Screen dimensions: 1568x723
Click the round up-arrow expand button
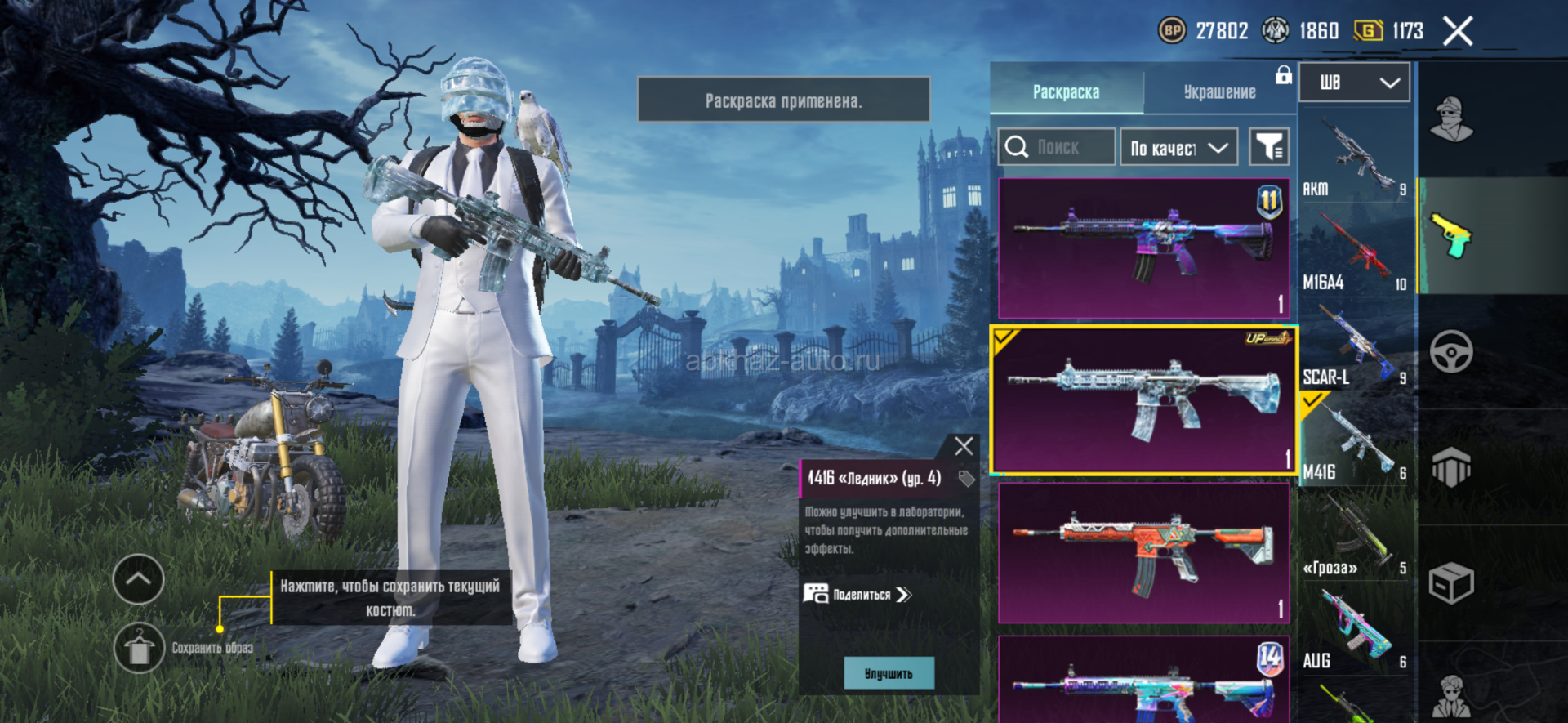138,579
